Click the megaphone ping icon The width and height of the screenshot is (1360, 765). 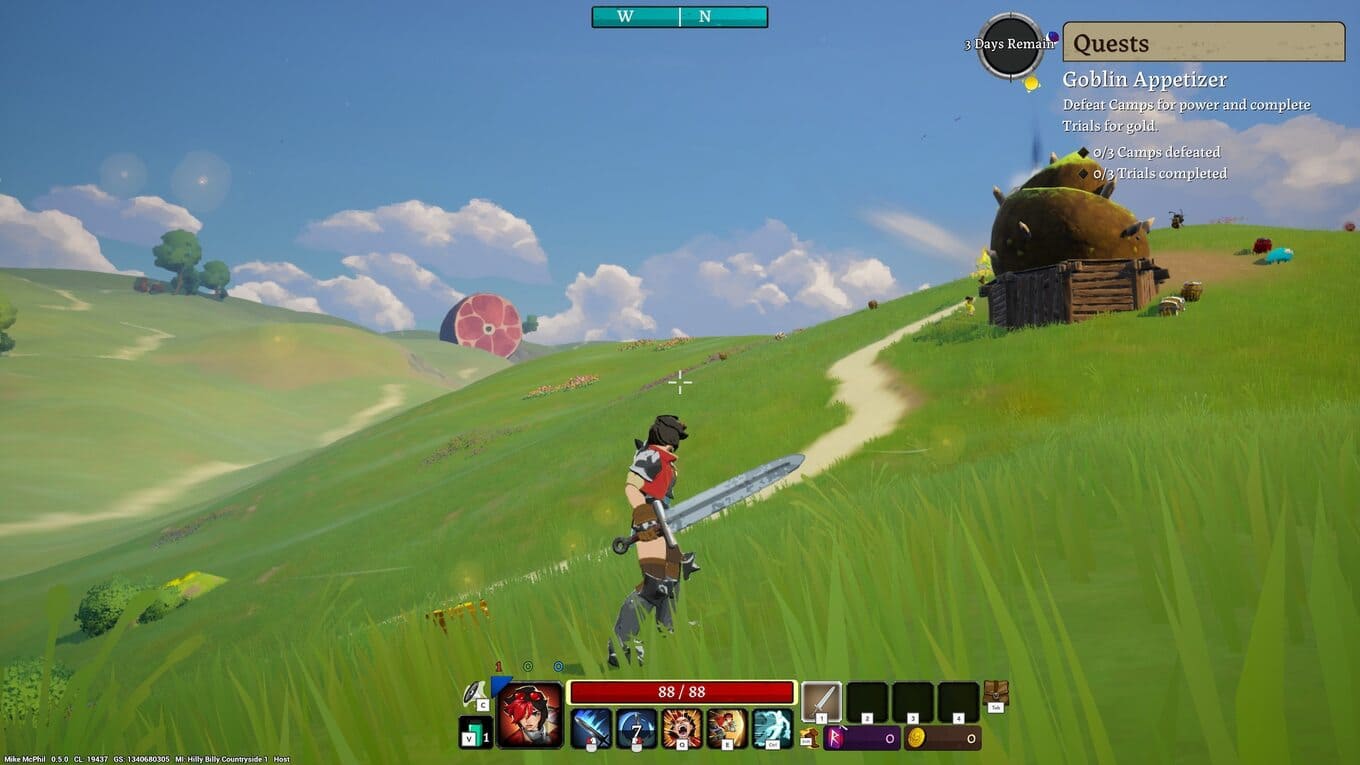click(473, 693)
